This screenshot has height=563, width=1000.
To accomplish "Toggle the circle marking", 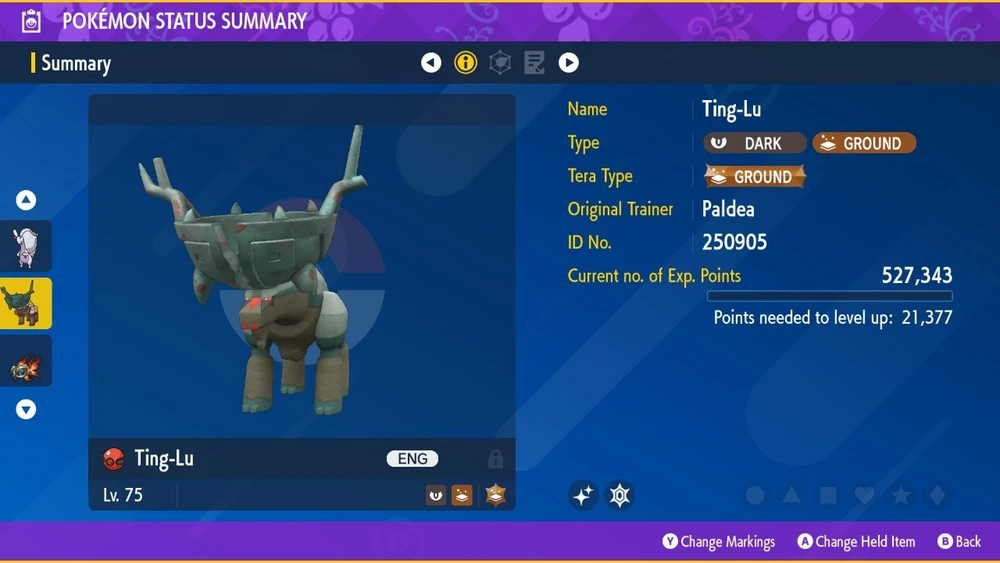I will [x=756, y=495].
